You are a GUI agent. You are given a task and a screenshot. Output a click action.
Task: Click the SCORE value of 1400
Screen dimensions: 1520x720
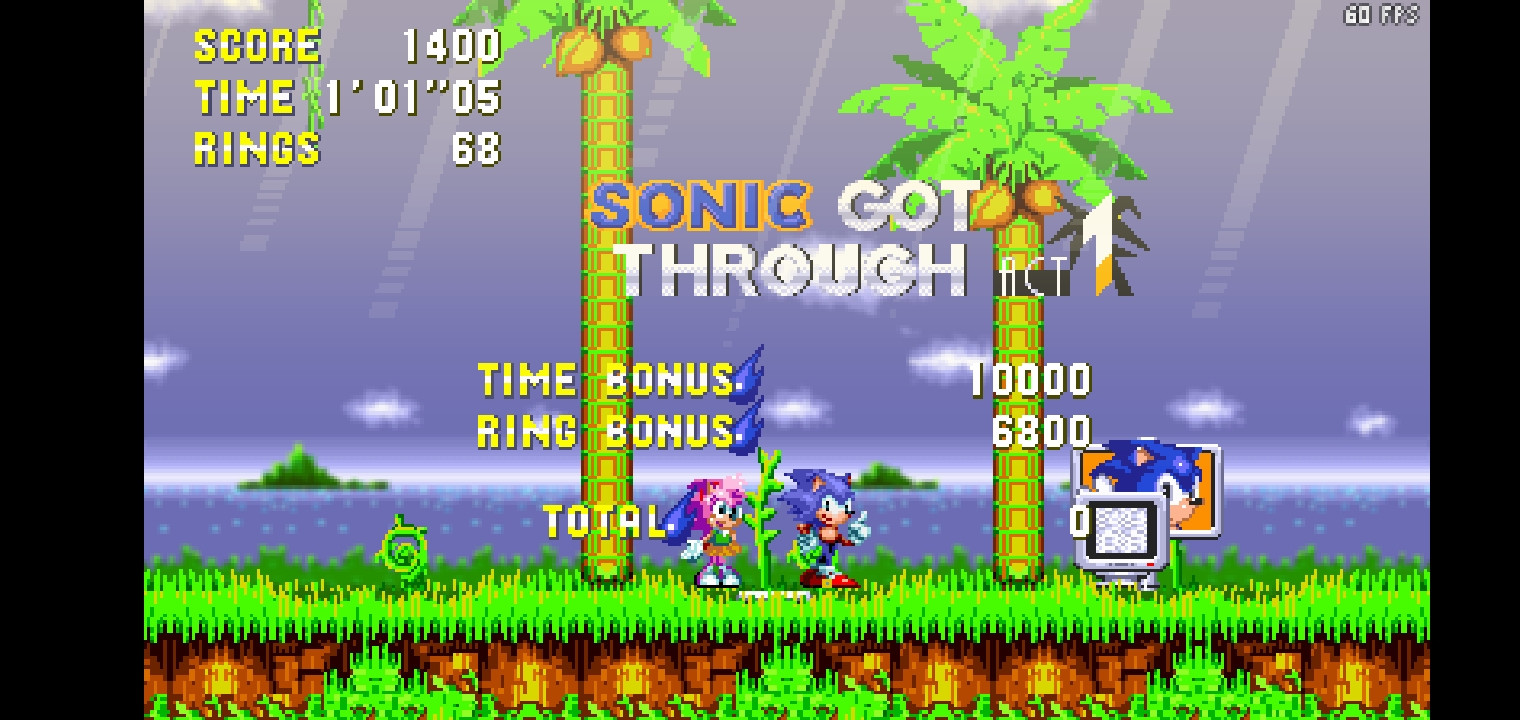(448, 43)
